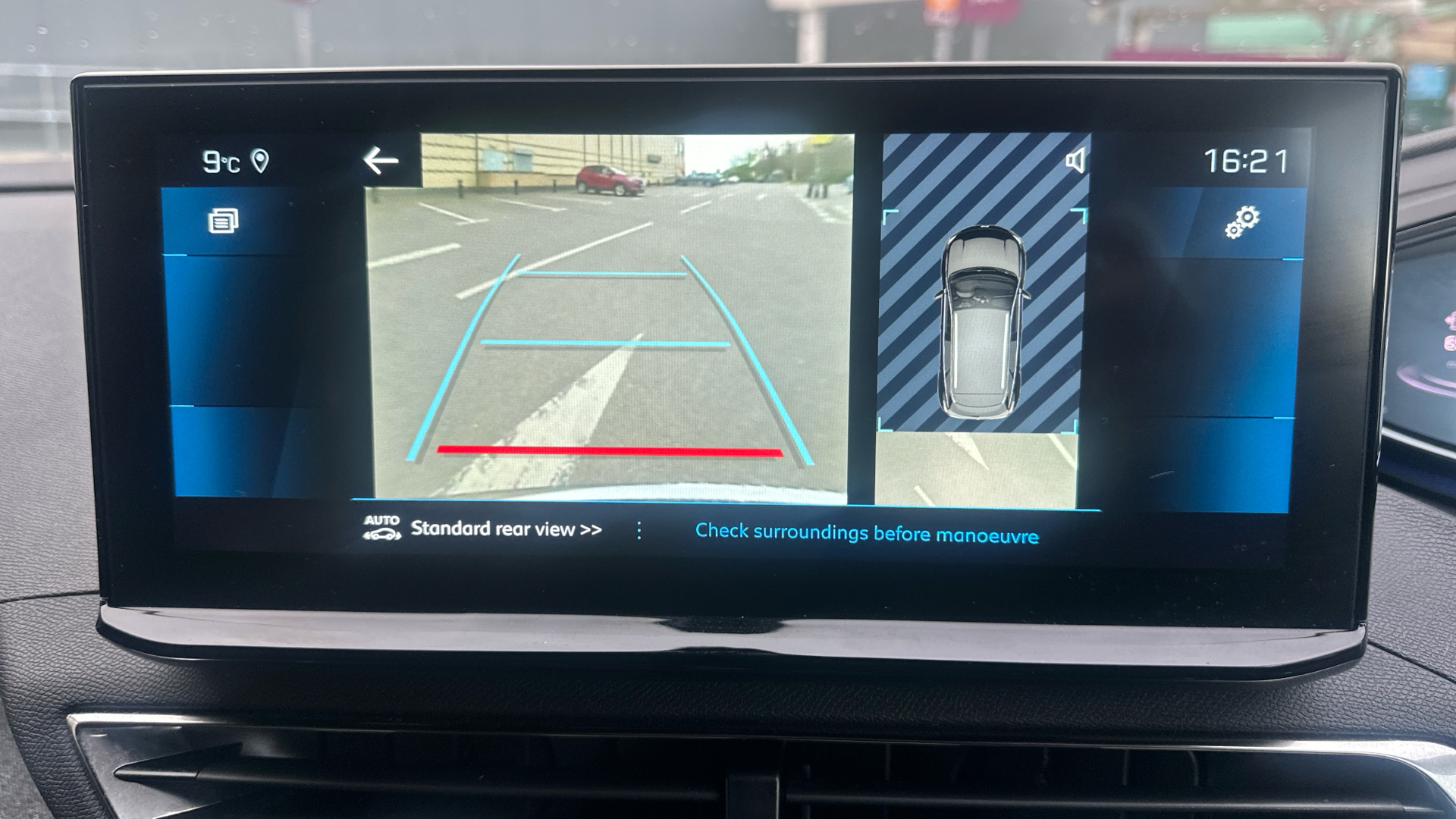1456x819 pixels.
Task: Toggle the parking sensor sound speaker icon
Action: [x=1075, y=161]
